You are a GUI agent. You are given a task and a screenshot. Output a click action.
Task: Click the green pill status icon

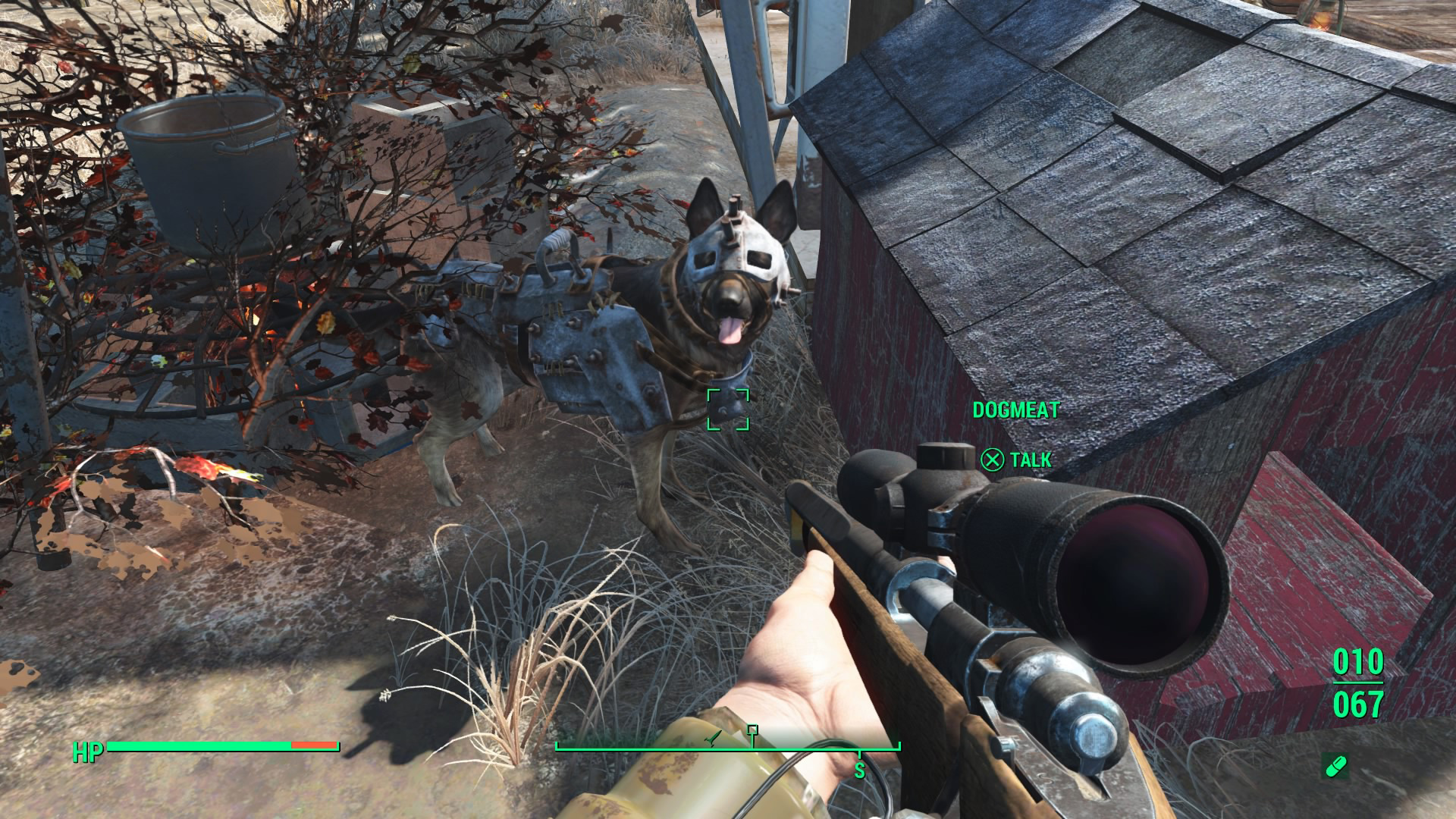point(1334,767)
